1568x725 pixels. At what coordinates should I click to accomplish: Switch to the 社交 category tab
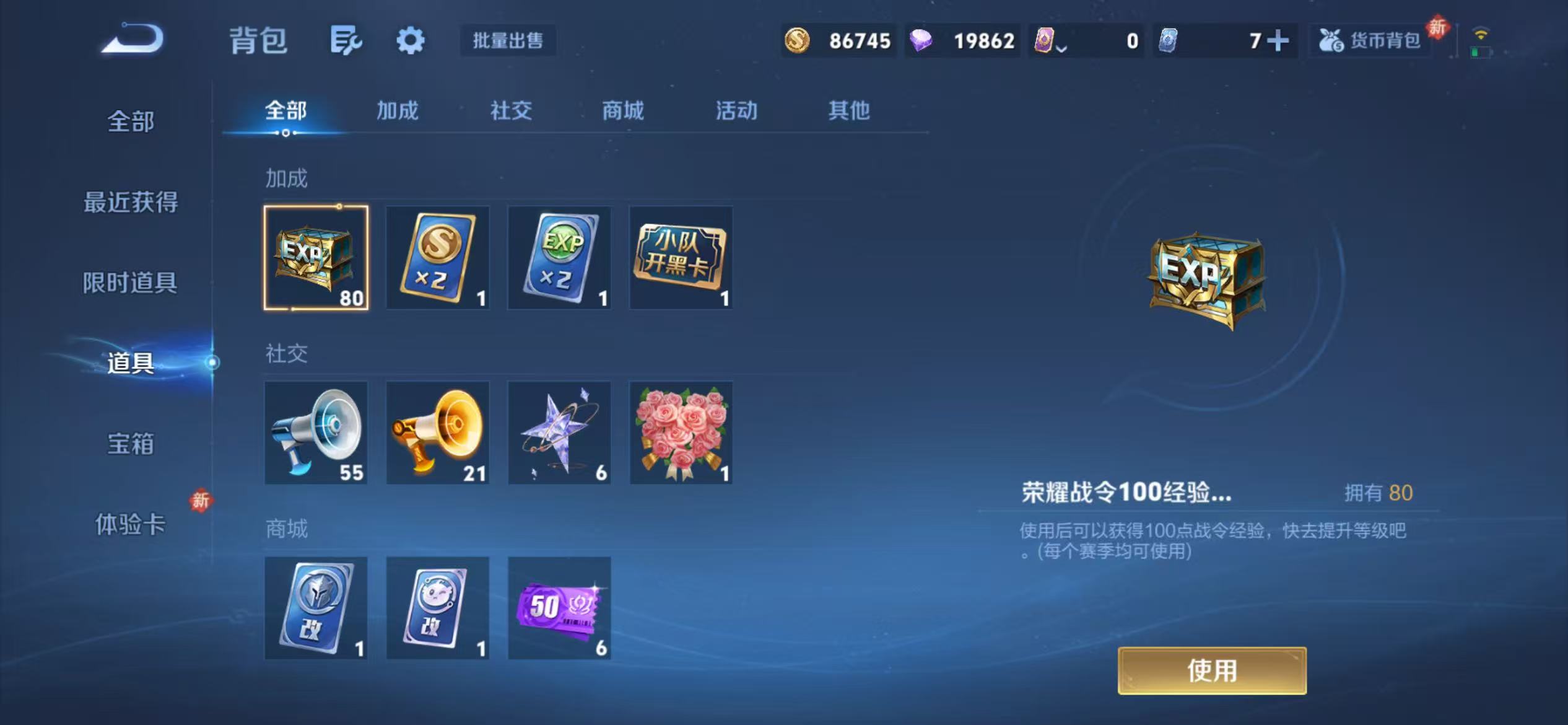point(510,112)
